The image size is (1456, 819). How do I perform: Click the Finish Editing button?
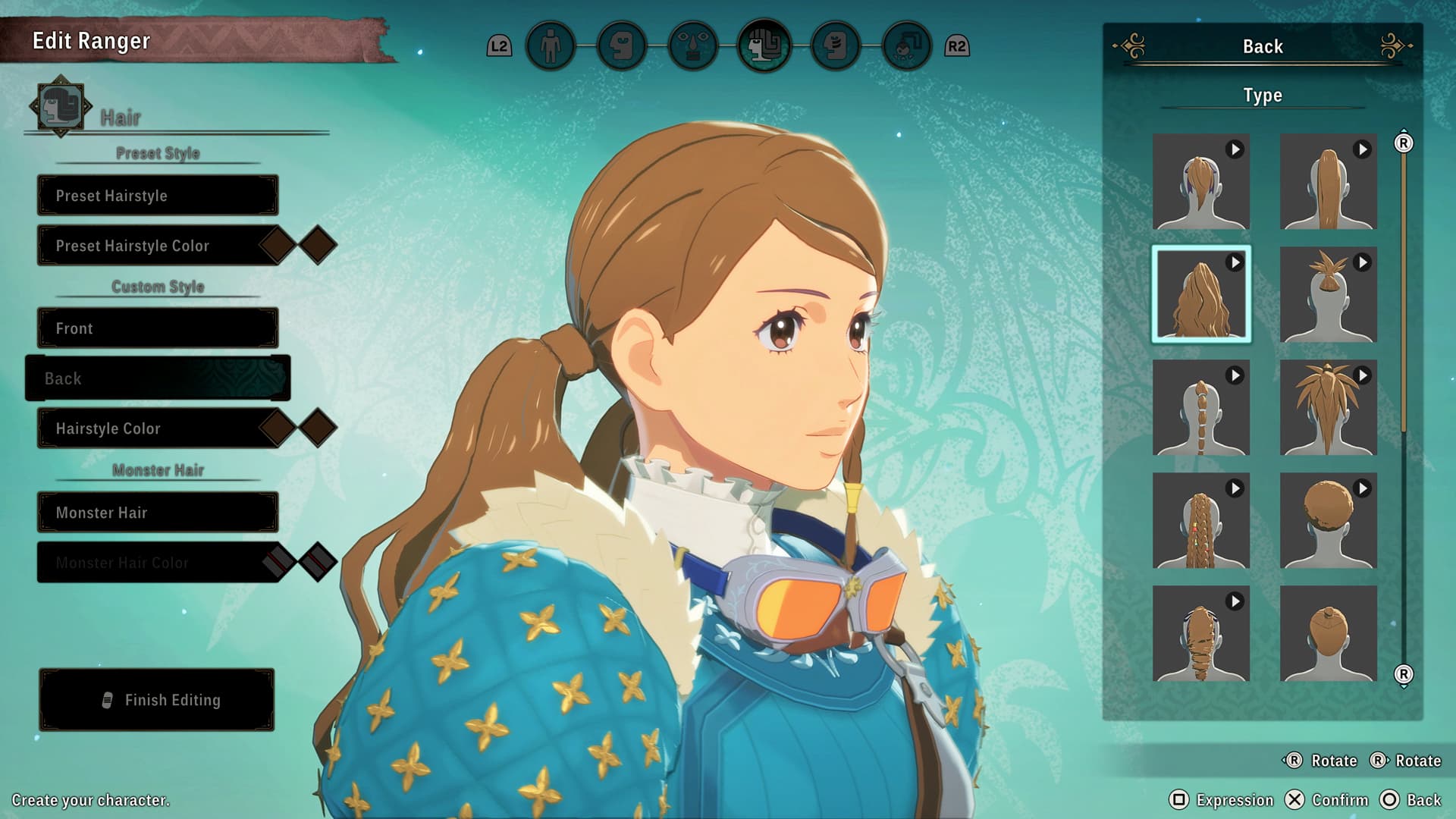tap(157, 700)
